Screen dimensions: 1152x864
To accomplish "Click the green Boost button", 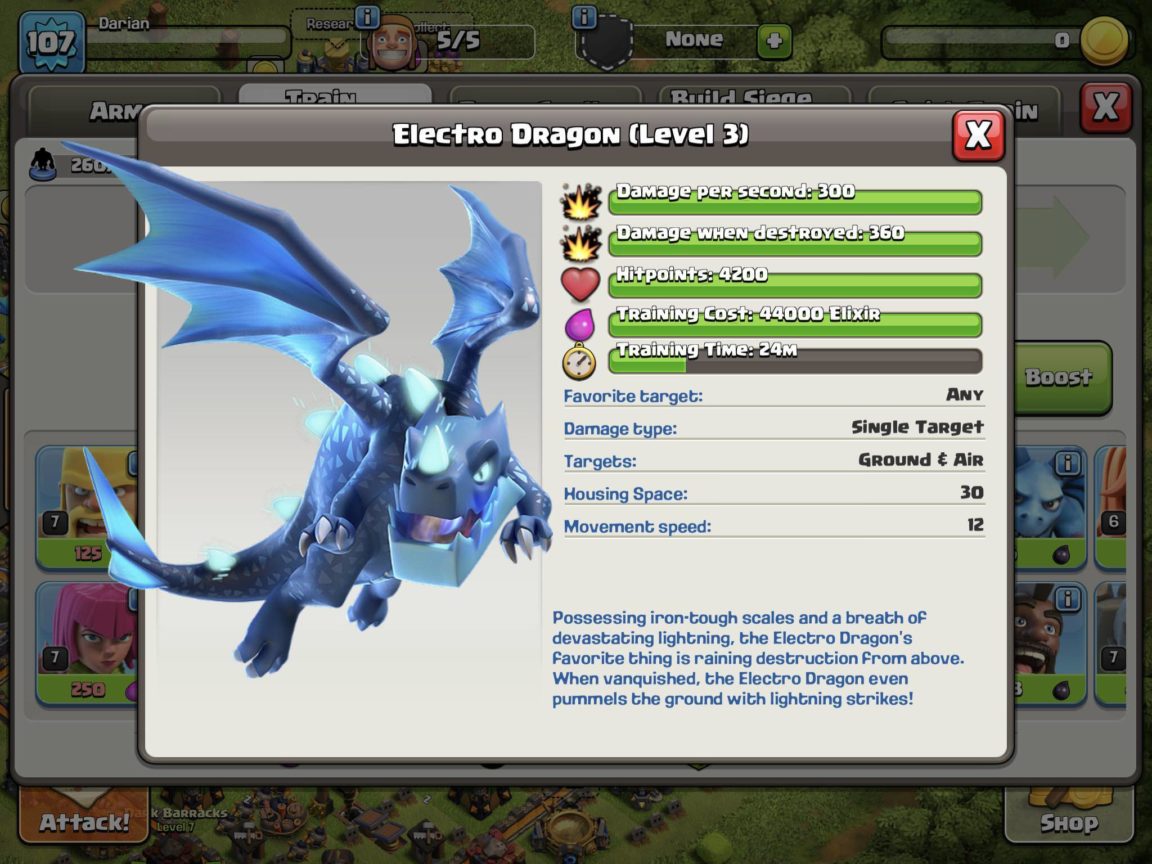I will (x=1062, y=378).
